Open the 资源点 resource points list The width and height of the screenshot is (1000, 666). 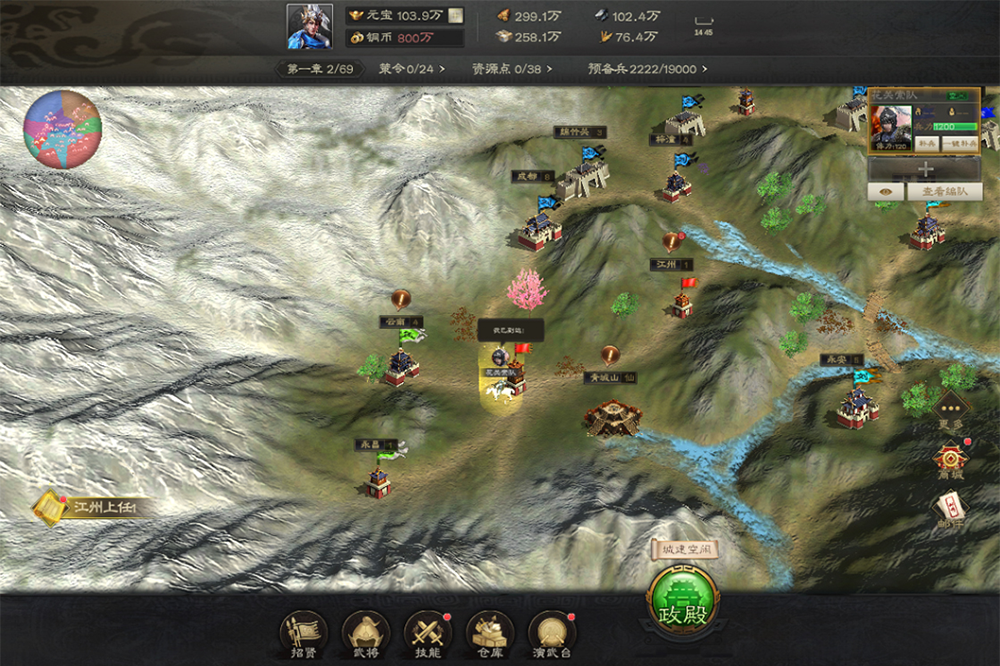click(x=511, y=69)
